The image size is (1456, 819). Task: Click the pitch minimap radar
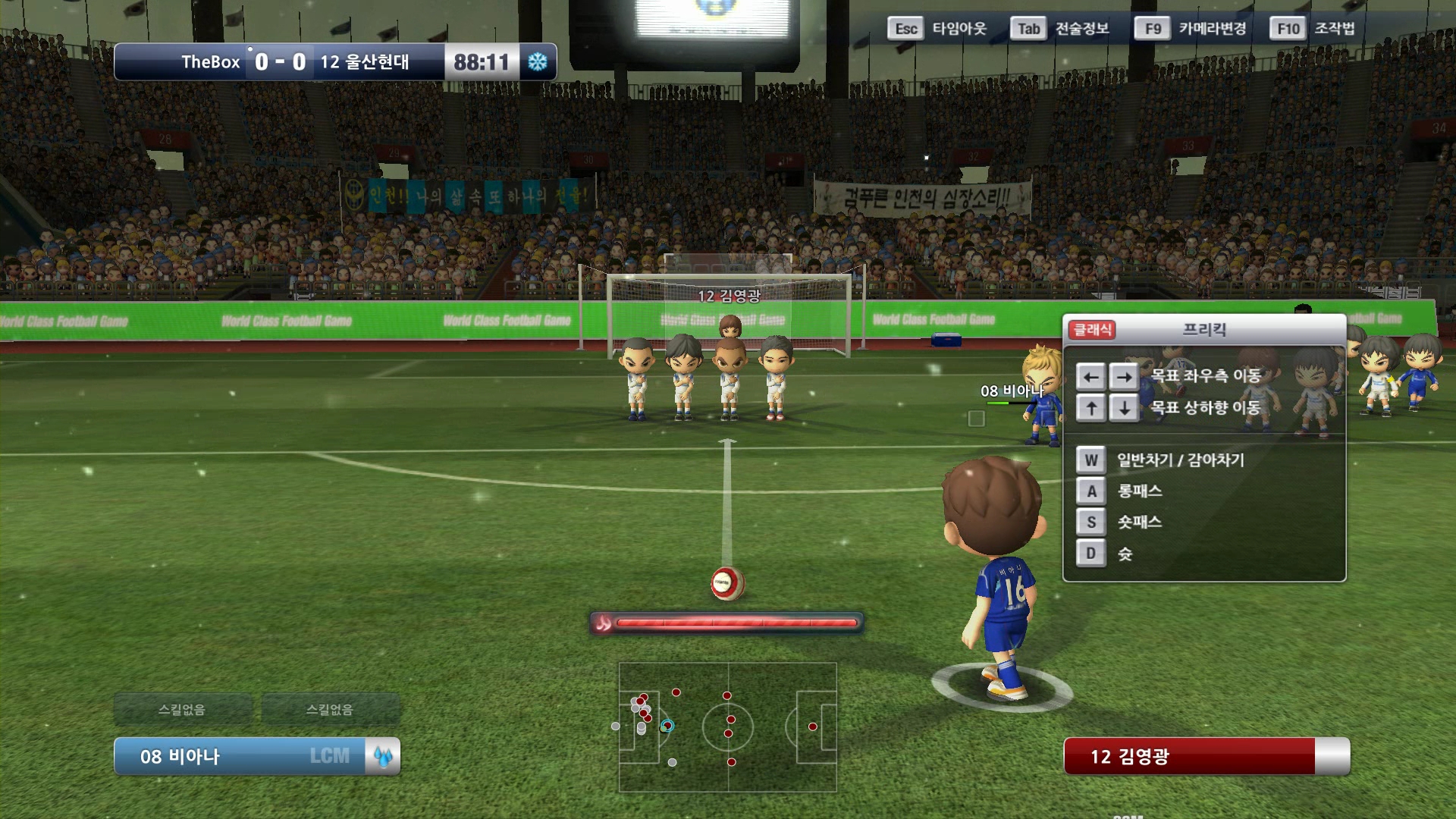tap(727, 727)
